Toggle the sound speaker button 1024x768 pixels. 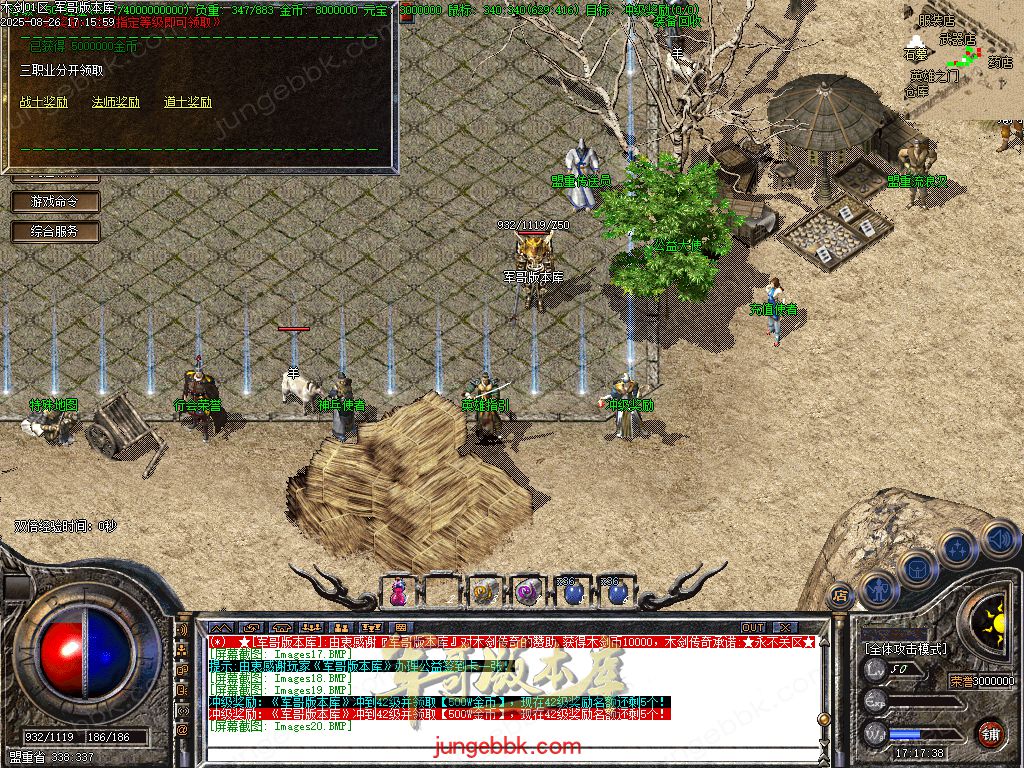point(997,538)
